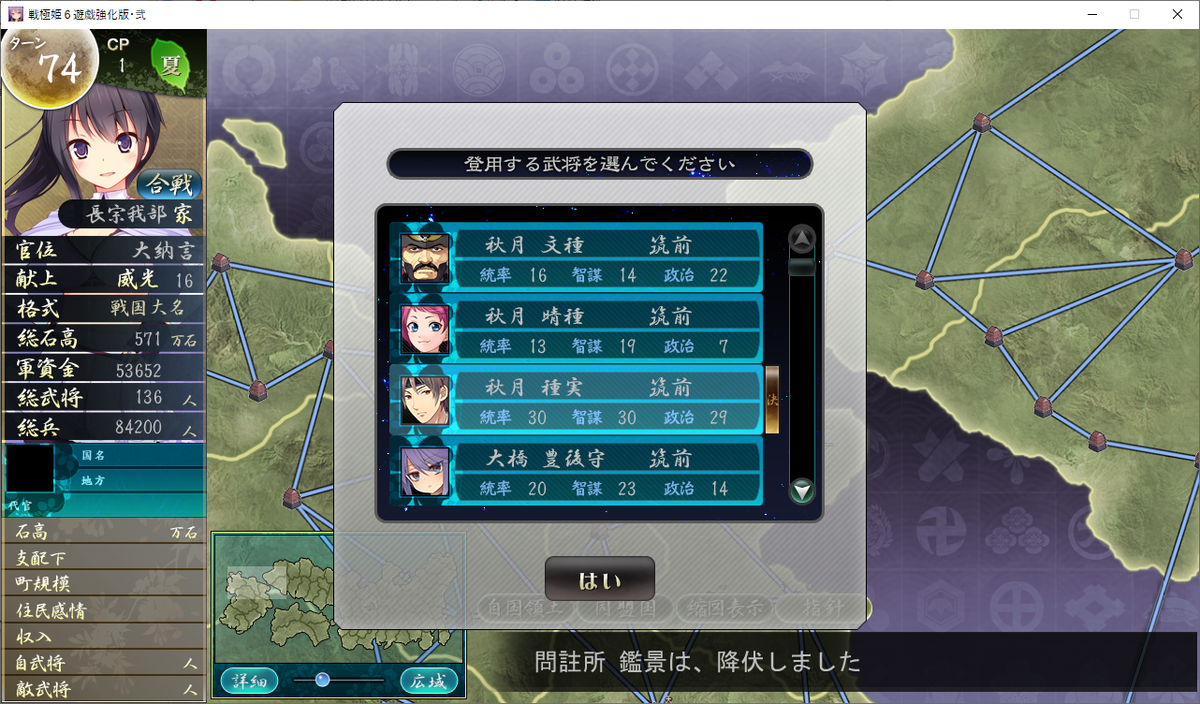Viewport: 1200px width, 704px height.
Task: Open the 合戦 battle button
Action: [169, 184]
